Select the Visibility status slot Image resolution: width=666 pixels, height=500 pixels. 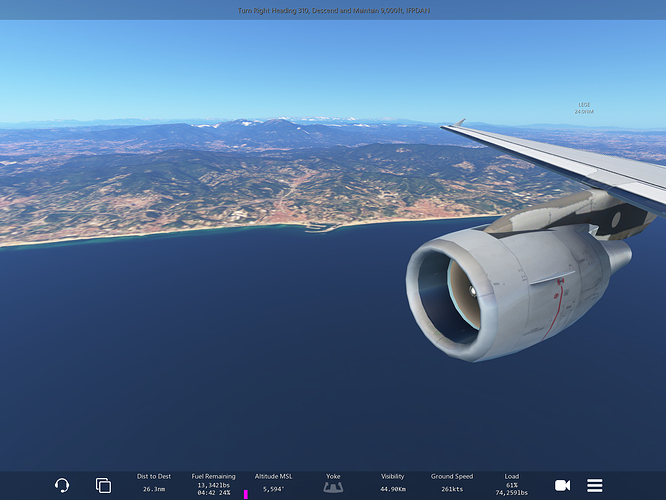(393, 484)
